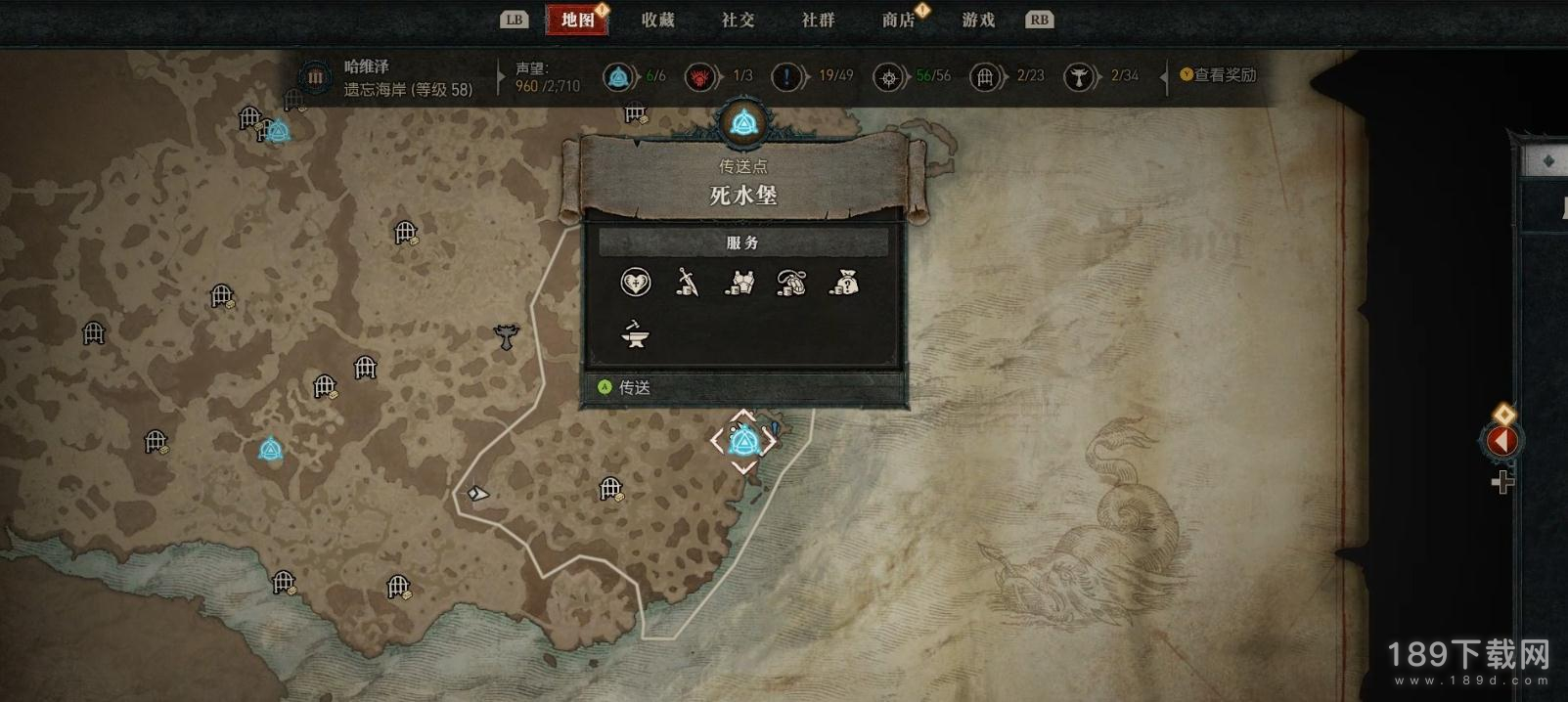Pick the armor vendor service icon

point(739,283)
